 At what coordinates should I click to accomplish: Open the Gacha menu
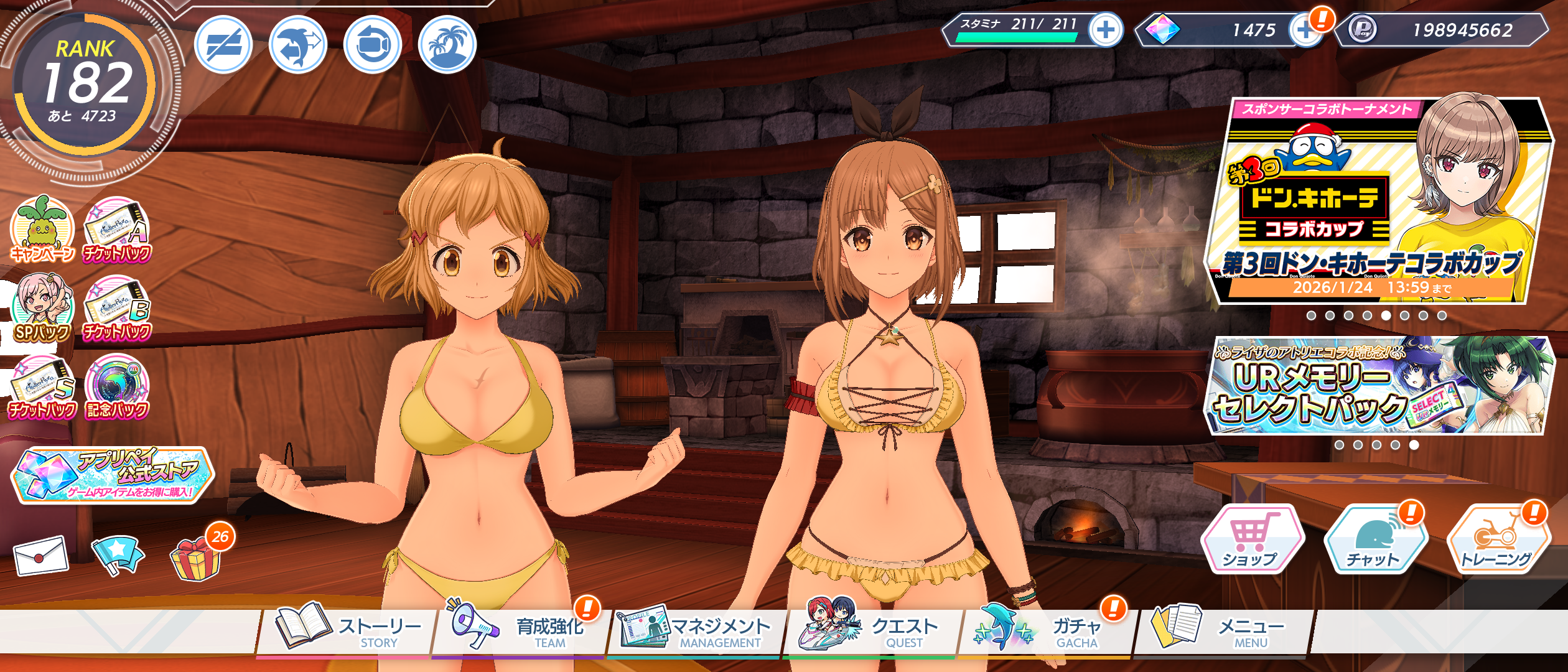[x=1045, y=630]
